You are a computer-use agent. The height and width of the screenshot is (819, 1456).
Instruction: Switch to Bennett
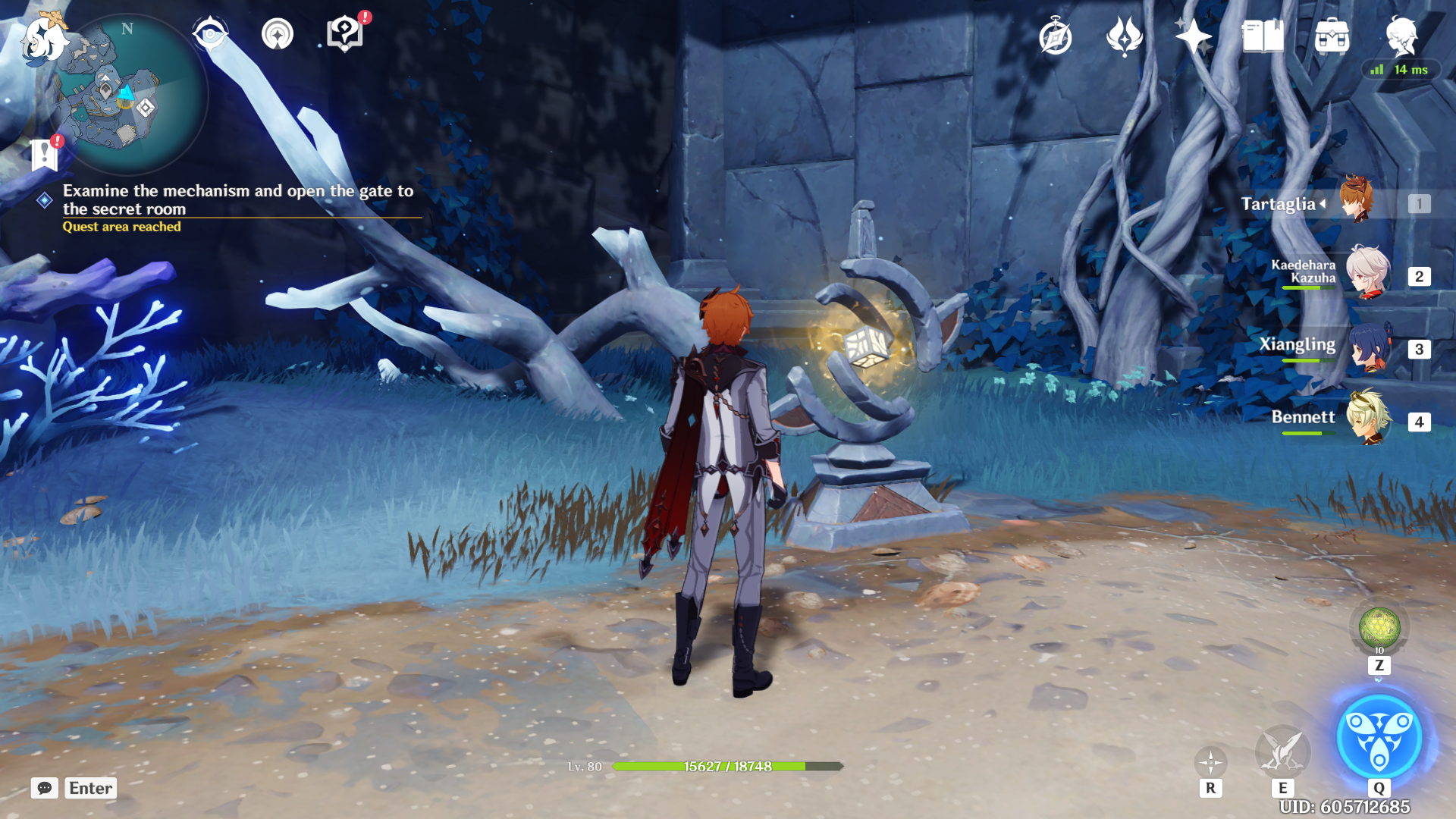(1367, 418)
